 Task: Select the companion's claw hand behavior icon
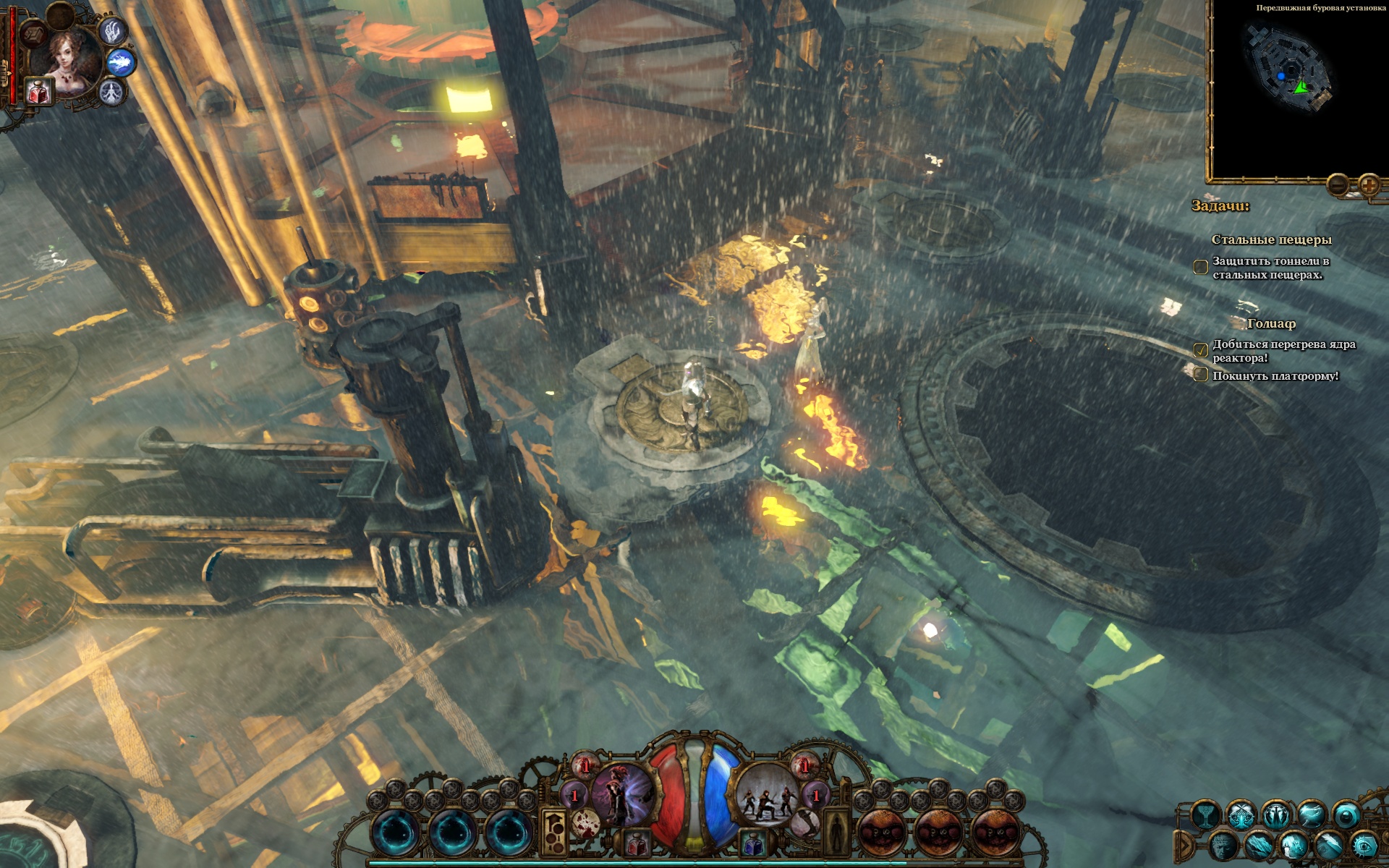click(112, 30)
